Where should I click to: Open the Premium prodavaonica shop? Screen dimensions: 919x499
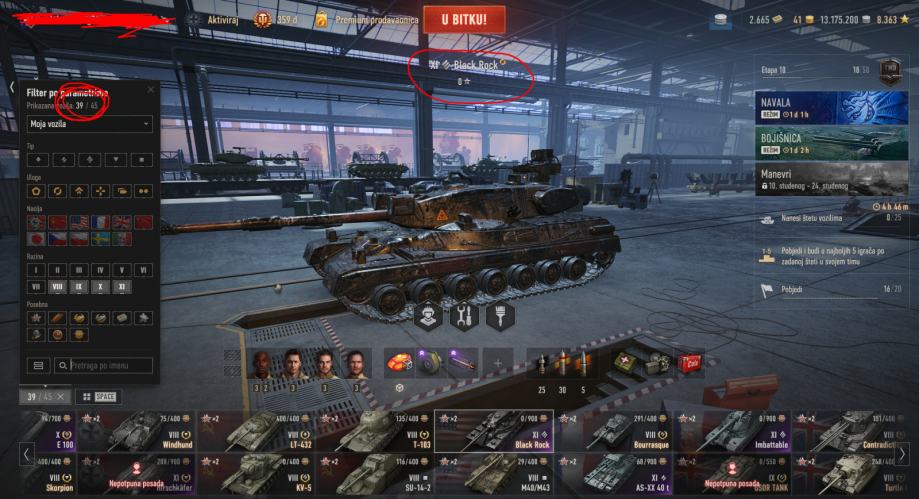click(366, 19)
